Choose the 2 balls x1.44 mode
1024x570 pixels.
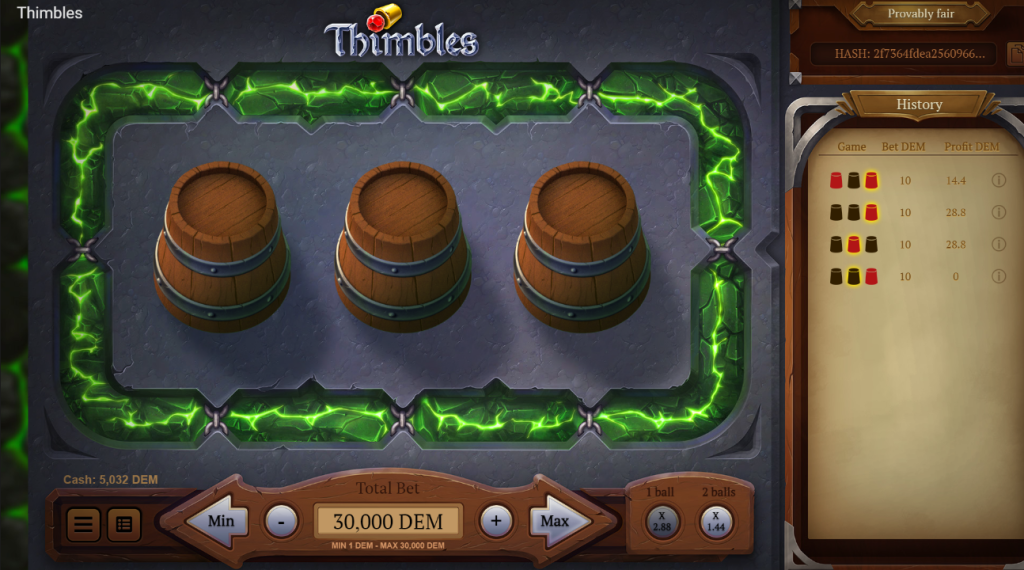[716, 521]
